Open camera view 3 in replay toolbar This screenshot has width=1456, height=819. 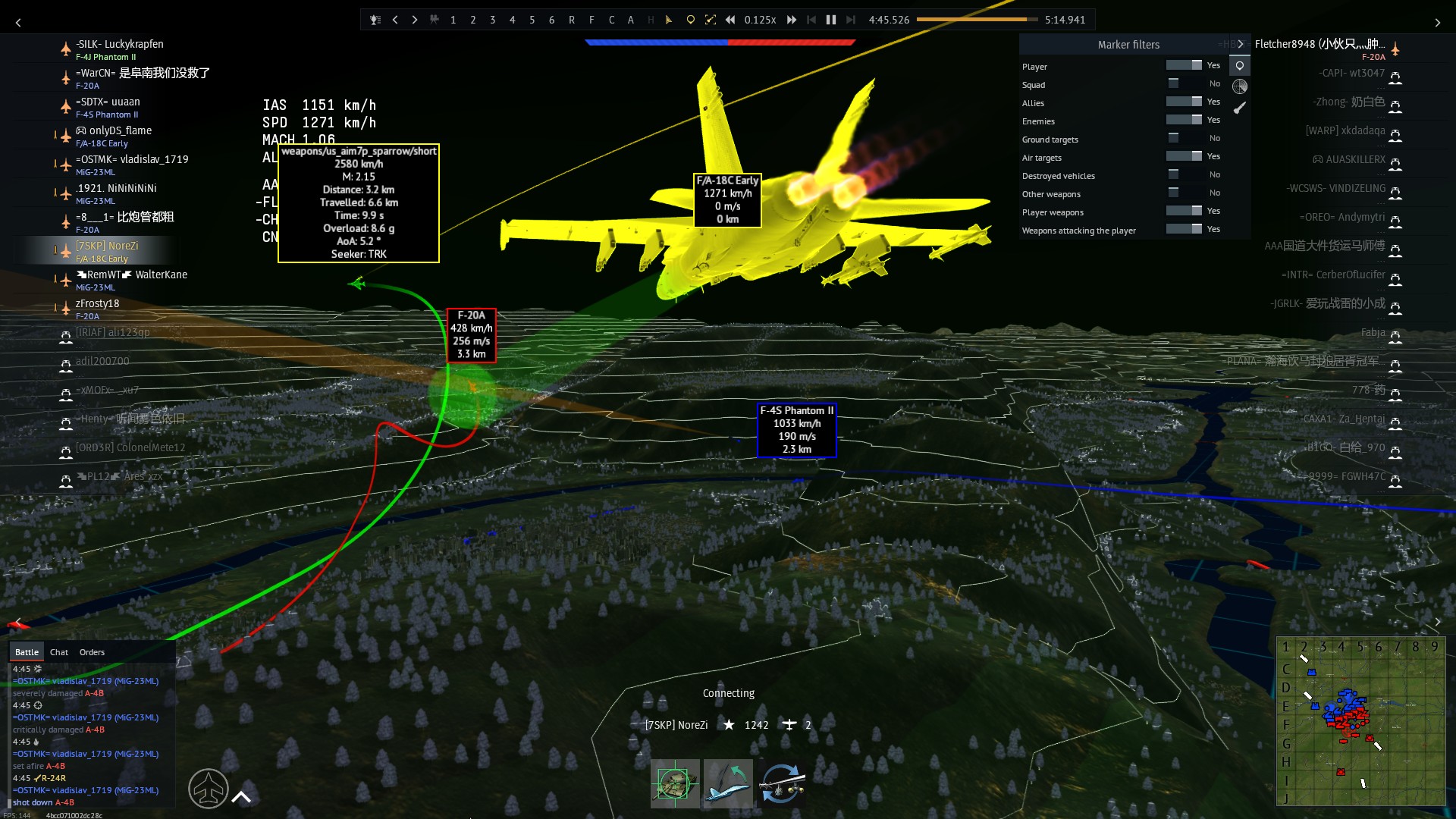point(492,20)
